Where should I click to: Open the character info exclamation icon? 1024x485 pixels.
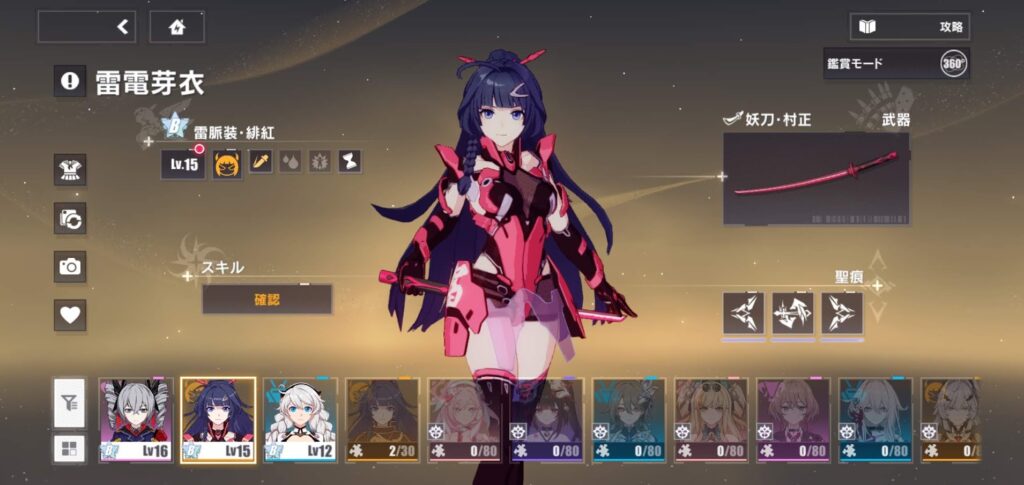(x=69, y=82)
